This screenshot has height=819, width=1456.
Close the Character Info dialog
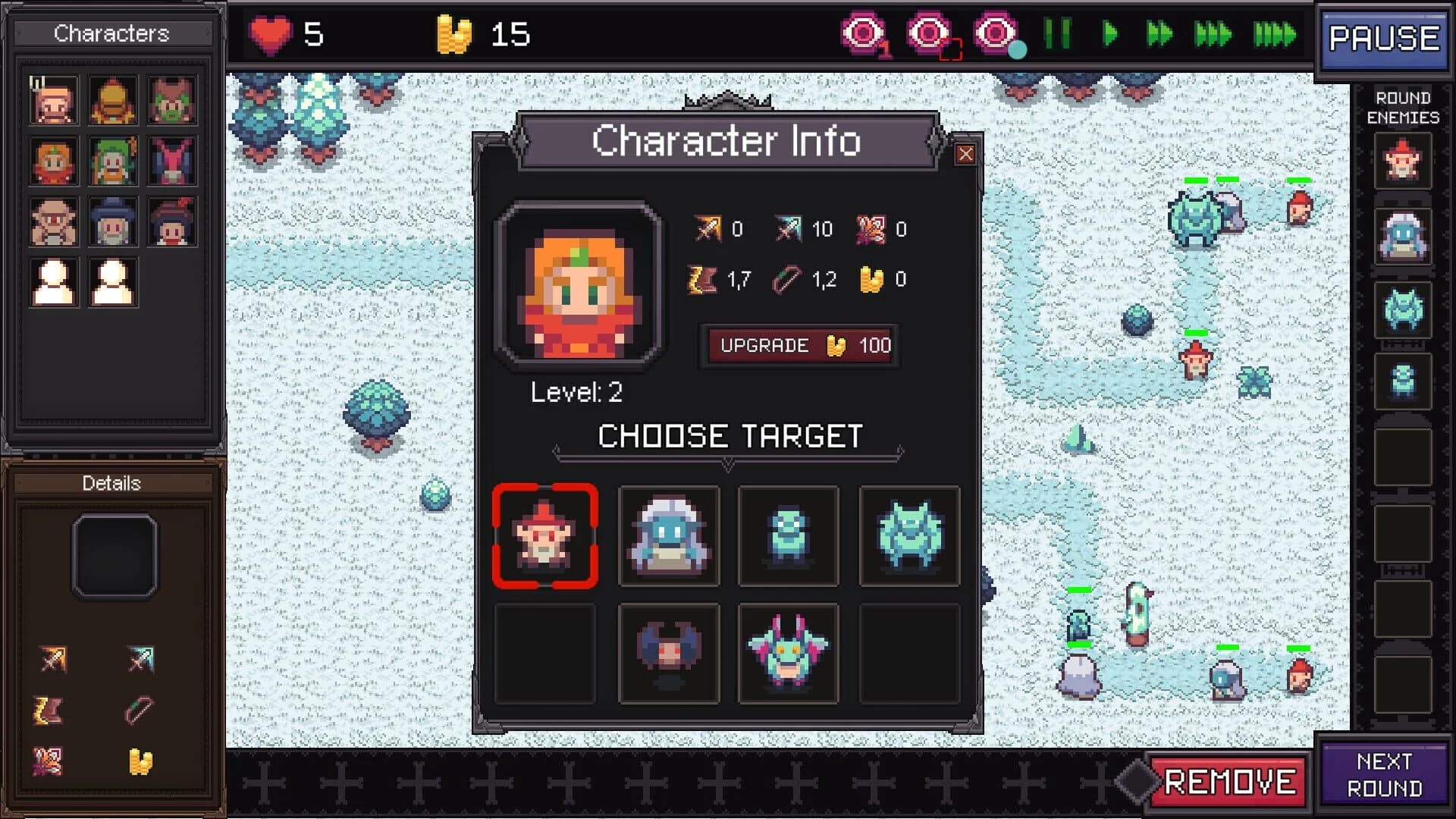point(966,154)
